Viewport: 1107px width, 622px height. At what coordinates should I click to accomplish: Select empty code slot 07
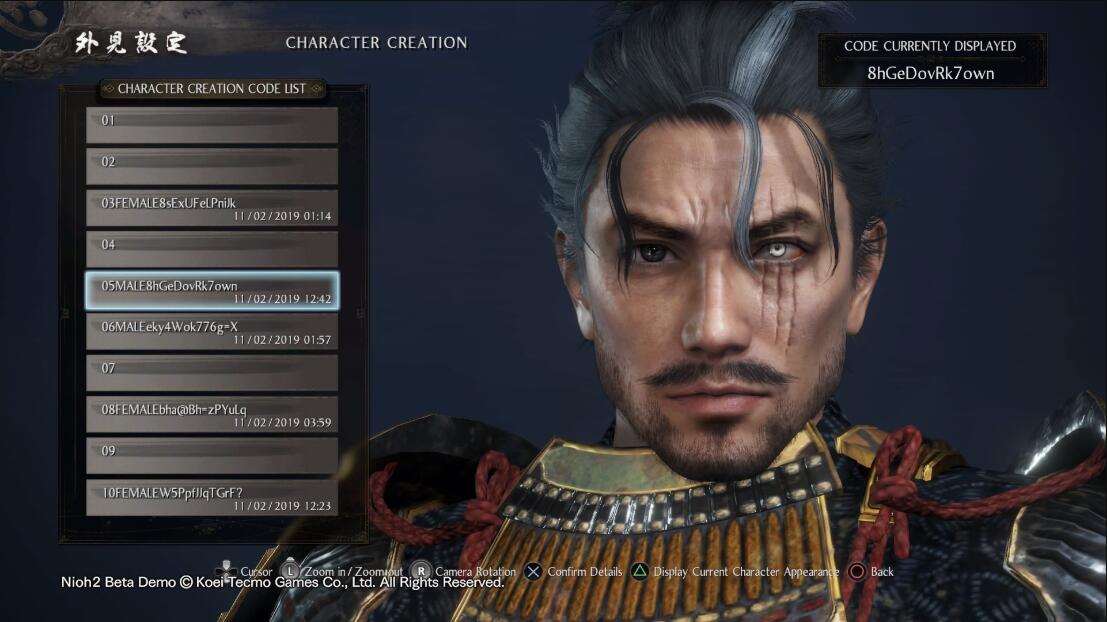point(212,373)
